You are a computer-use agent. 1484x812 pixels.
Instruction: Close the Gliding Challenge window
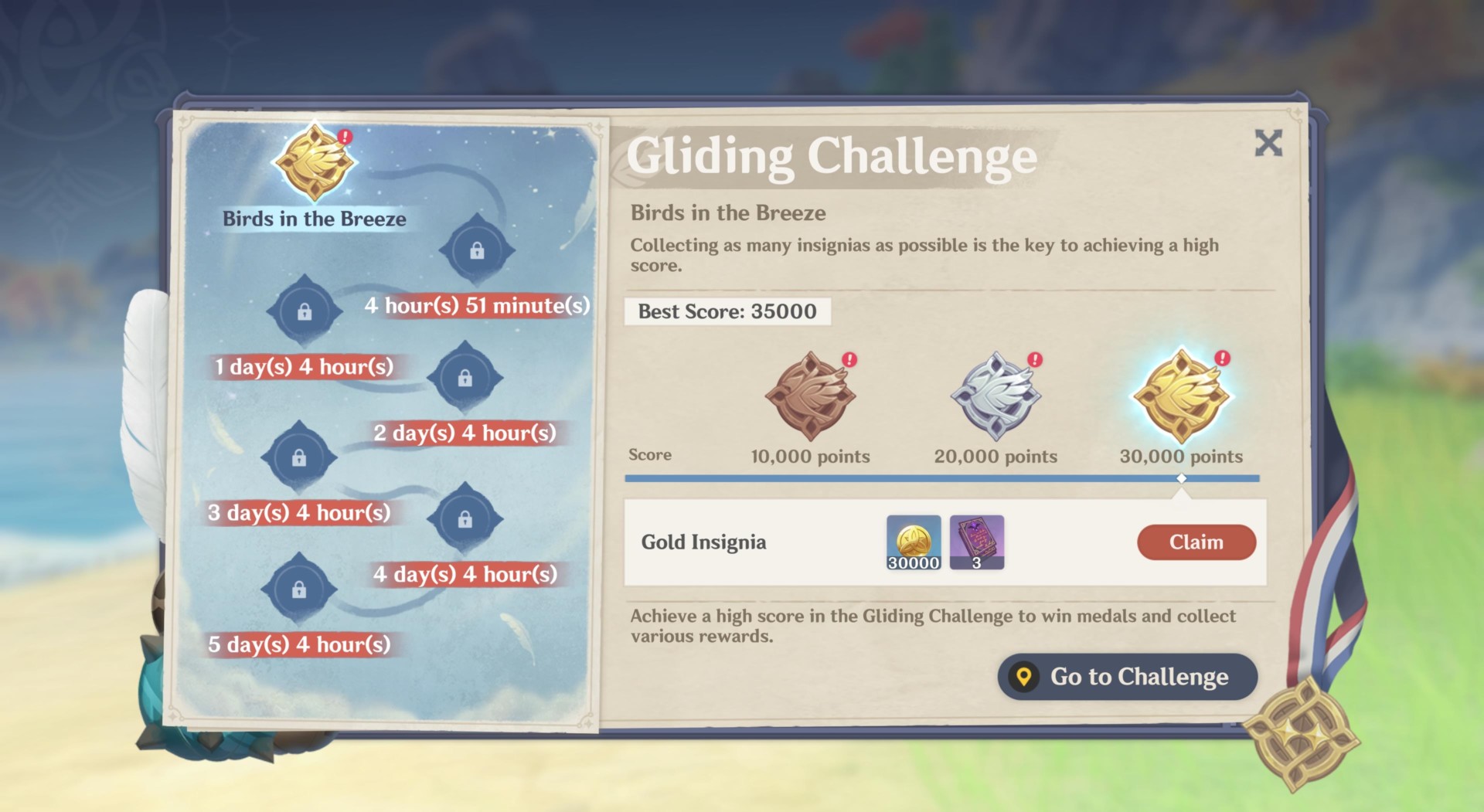pyautogui.click(x=1268, y=144)
